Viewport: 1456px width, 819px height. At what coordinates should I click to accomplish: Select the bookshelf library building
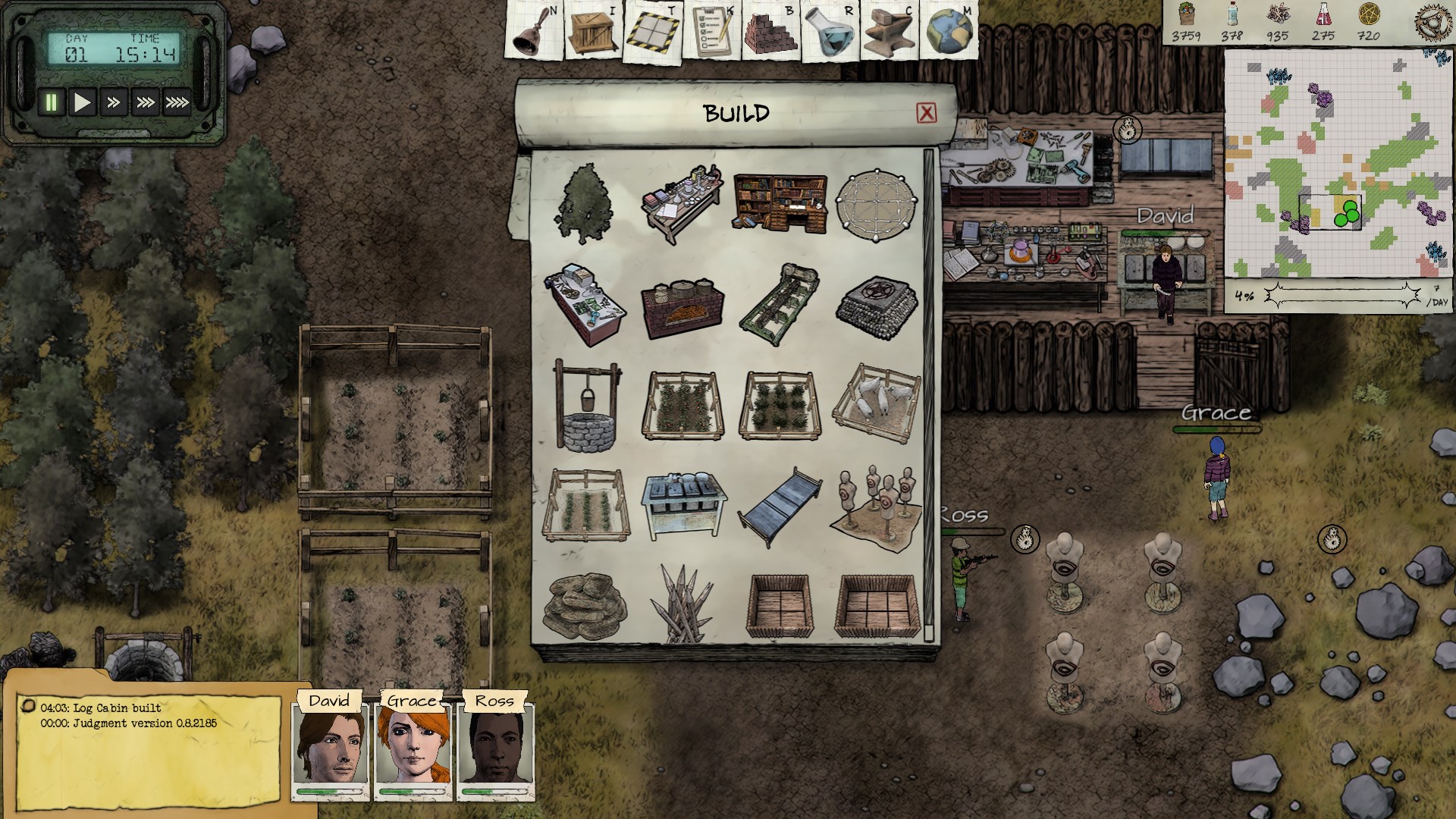click(x=780, y=202)
